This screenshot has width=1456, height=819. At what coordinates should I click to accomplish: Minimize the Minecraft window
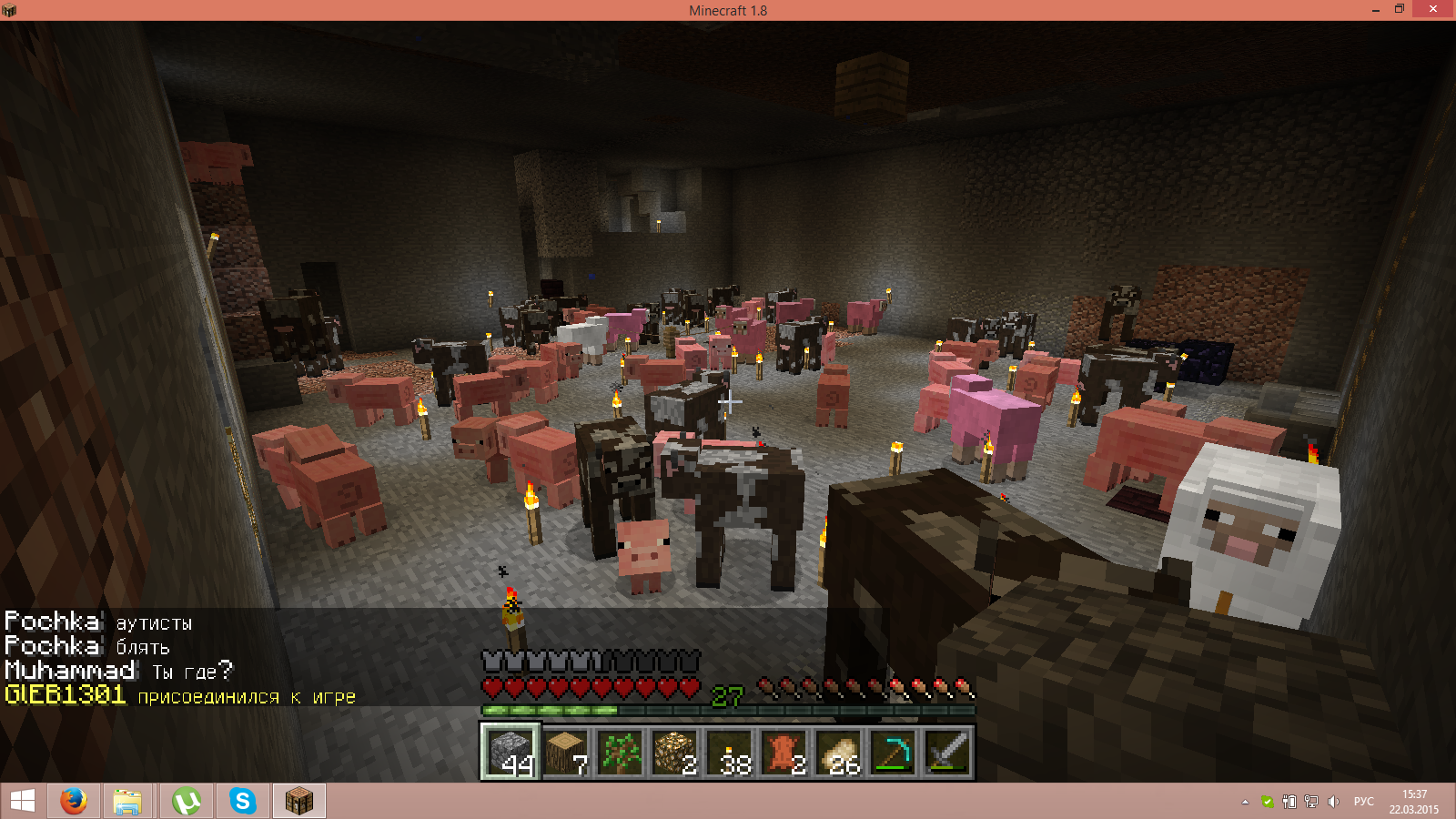(1375, 9)
